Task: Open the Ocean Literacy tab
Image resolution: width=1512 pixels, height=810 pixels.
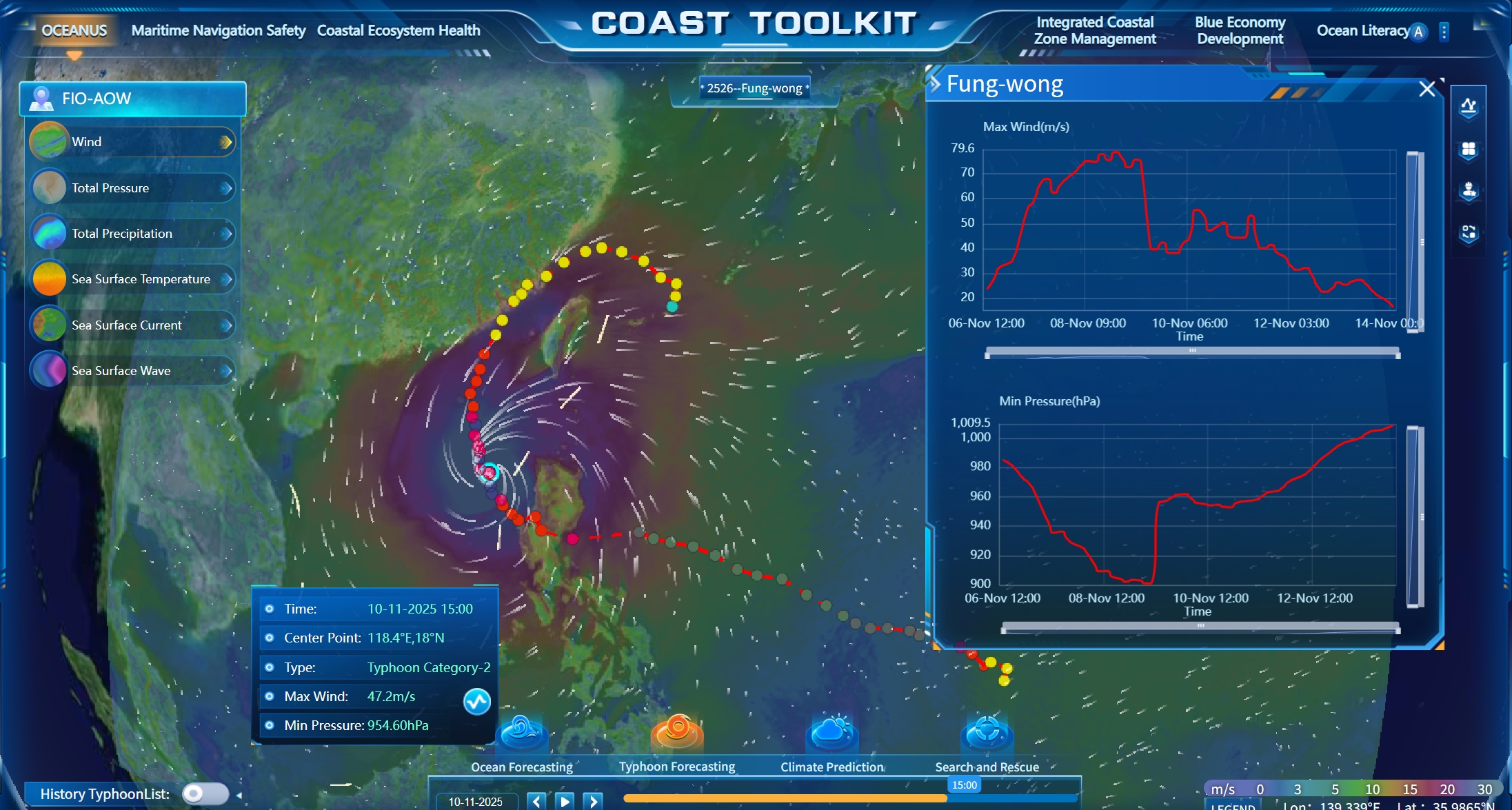Action: [1362, 30]
